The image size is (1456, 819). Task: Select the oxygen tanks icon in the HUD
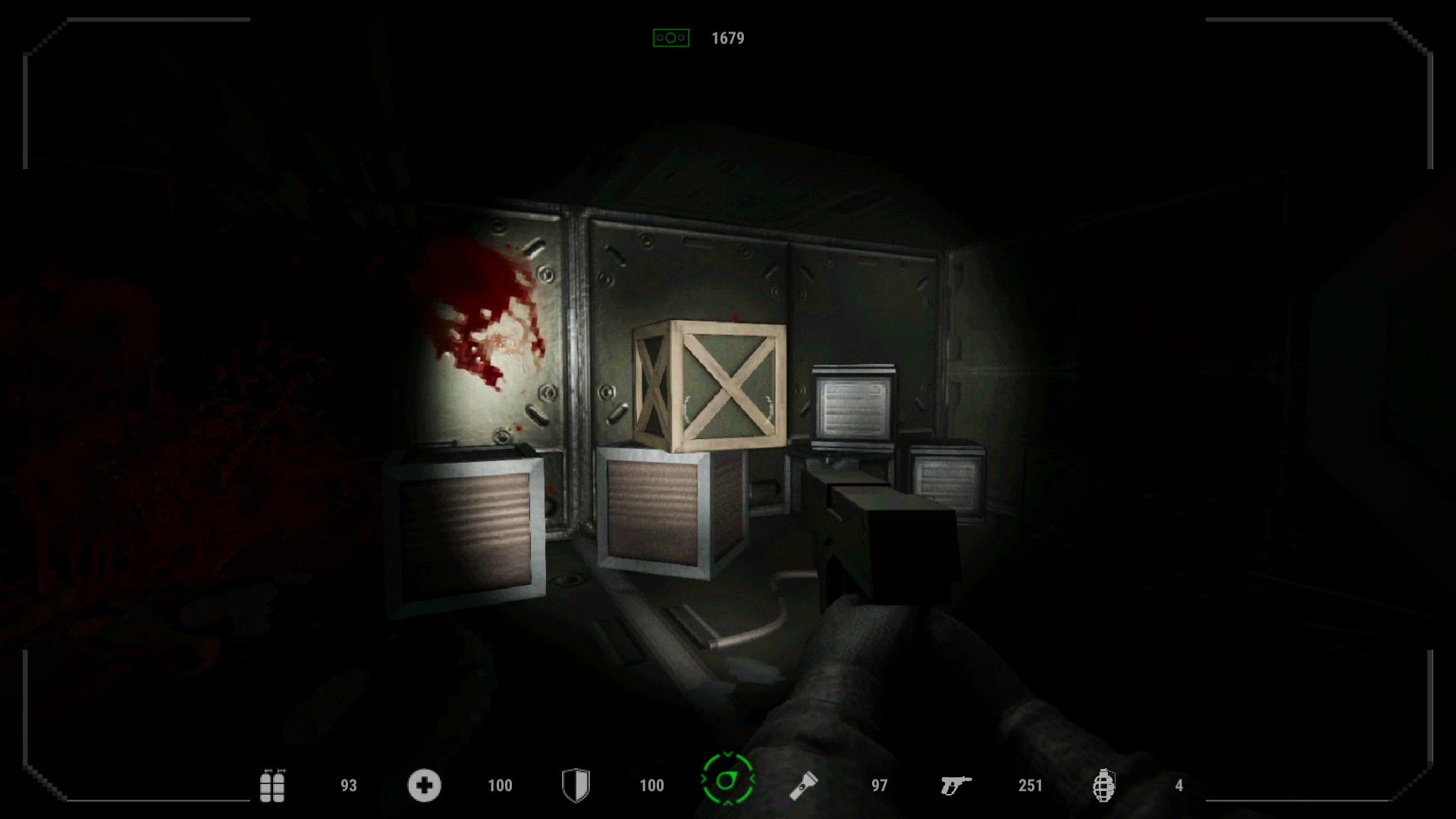click(x=274, y=786)
